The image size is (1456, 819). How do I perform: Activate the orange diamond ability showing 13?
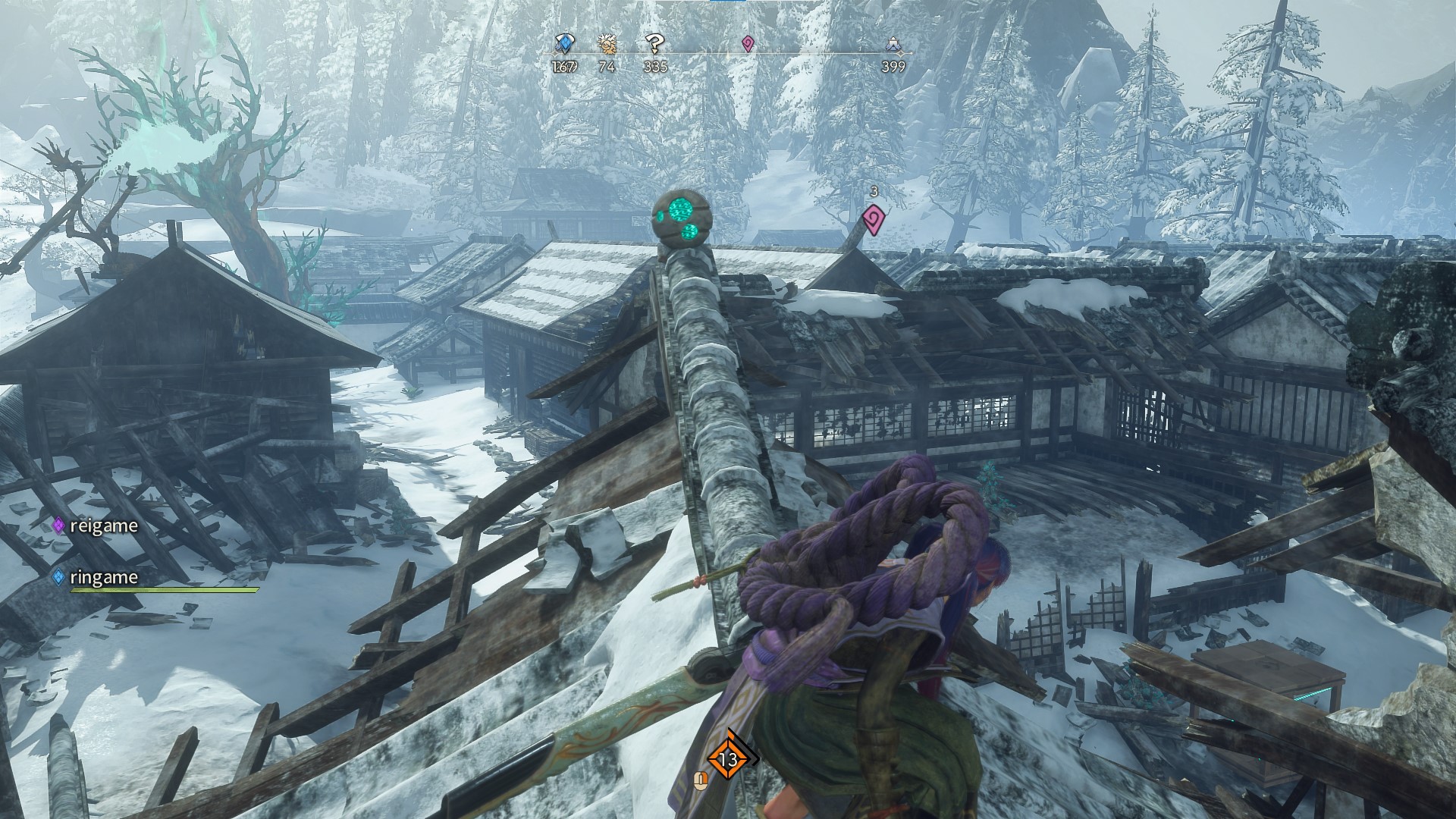click(x=729, y=758)
